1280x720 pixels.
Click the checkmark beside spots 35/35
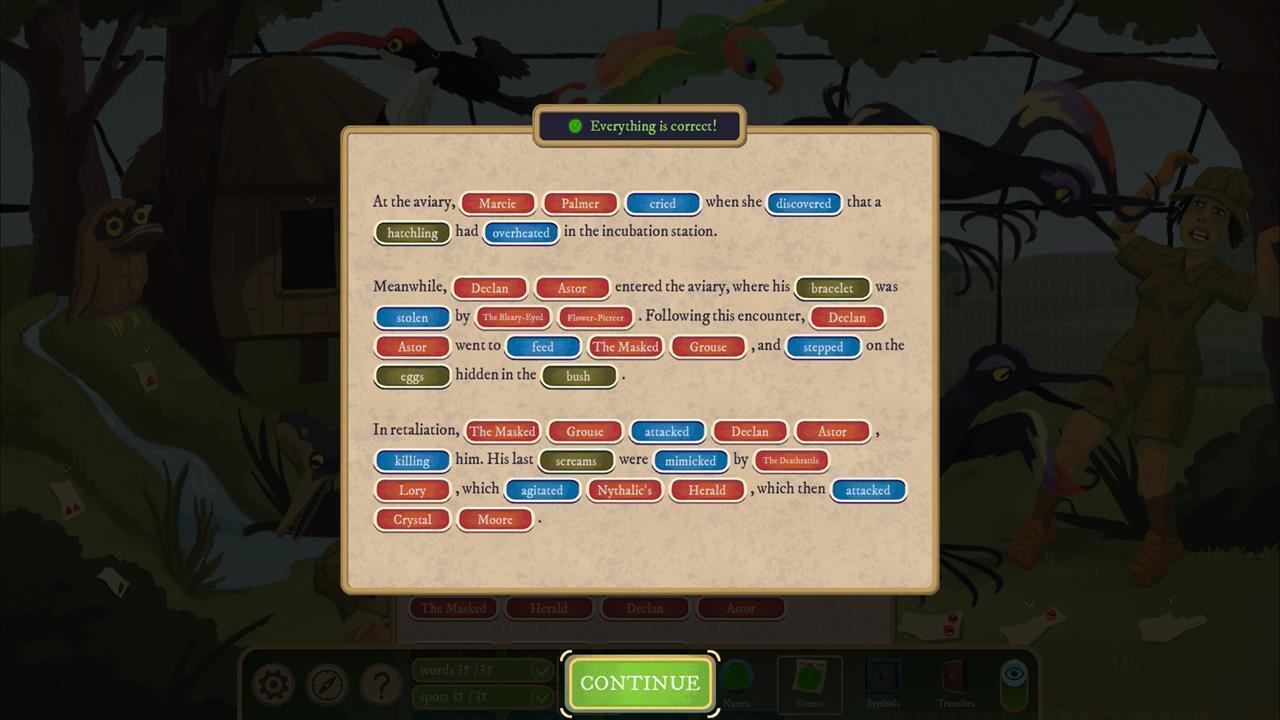click(541, 697)
